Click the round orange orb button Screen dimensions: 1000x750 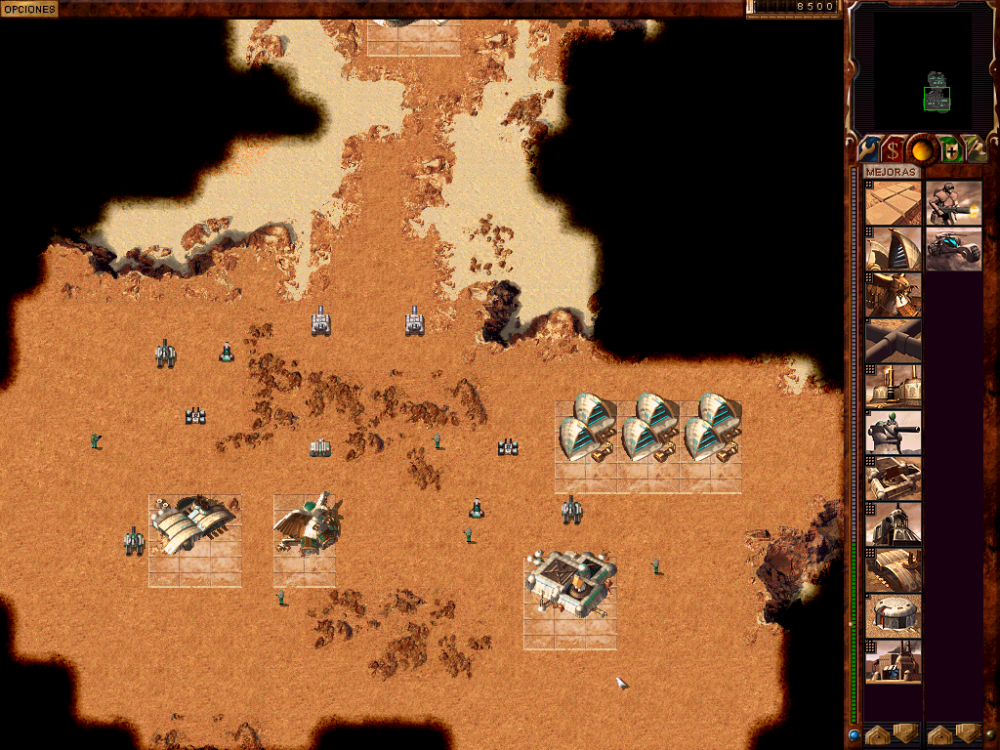pyautogui.click(x=921, y=150)
